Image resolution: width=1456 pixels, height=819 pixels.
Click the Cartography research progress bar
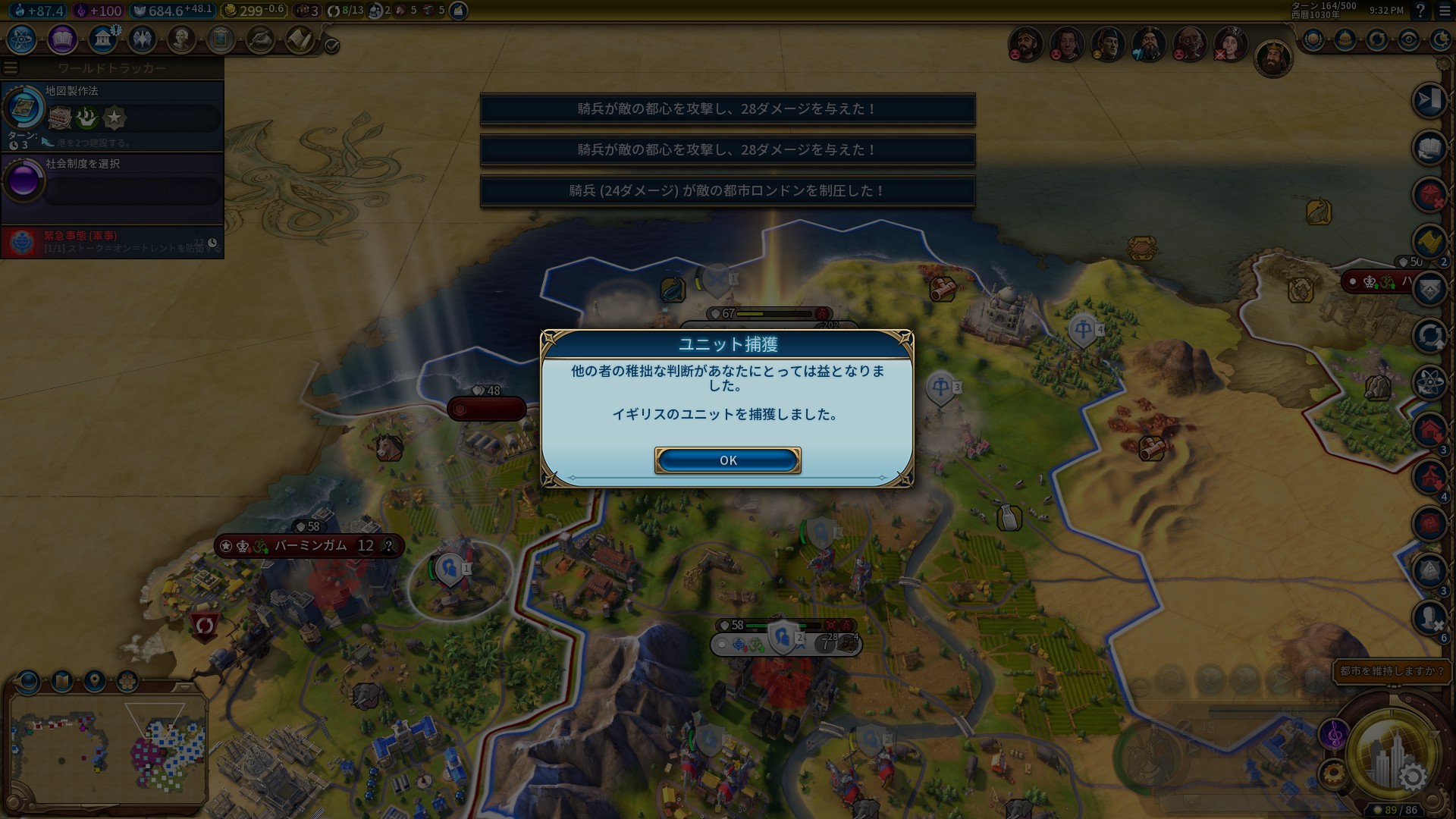pos(132,118)
